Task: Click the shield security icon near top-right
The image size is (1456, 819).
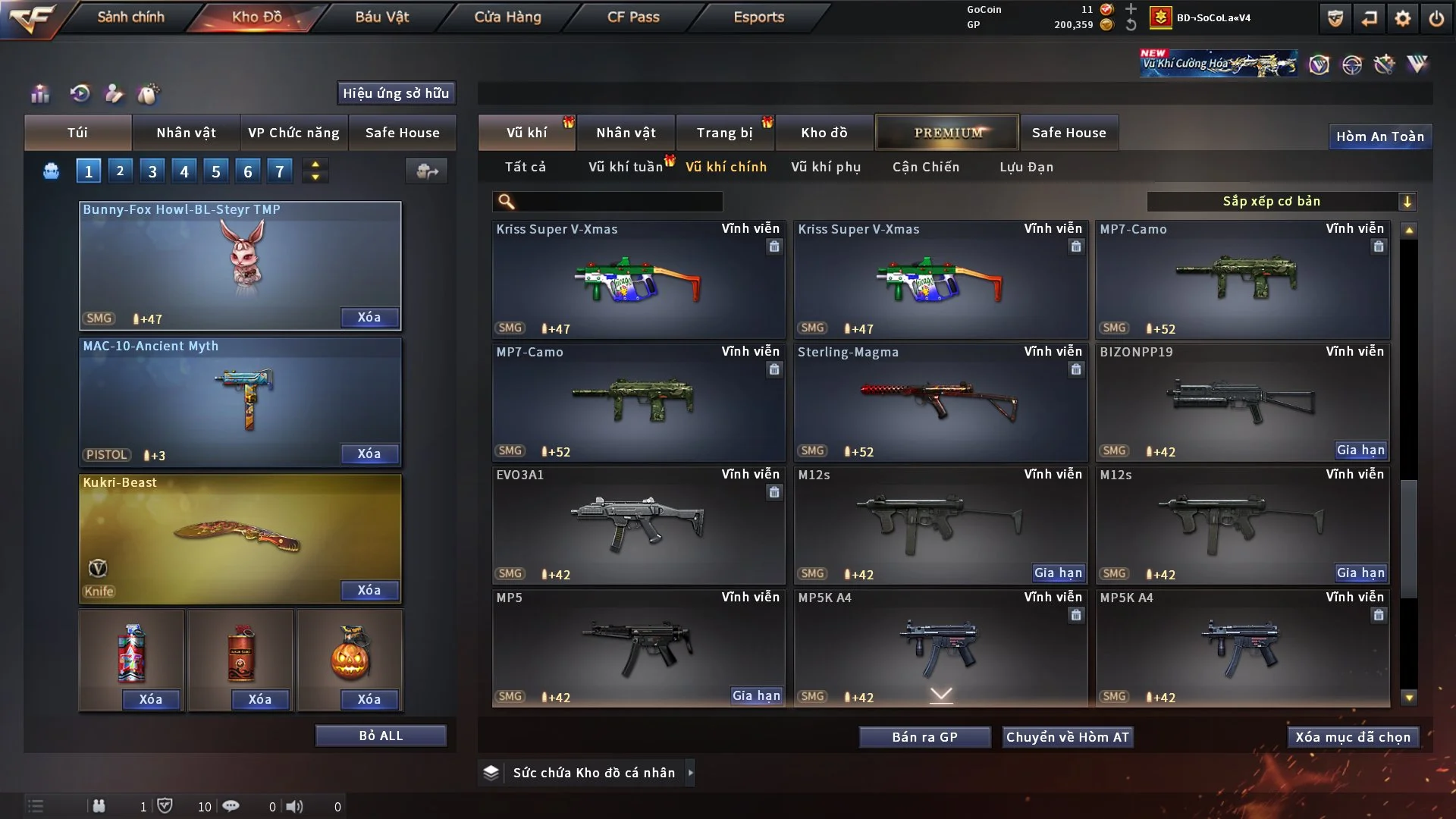Action: pyautogui.click(x=1334, y=18)
